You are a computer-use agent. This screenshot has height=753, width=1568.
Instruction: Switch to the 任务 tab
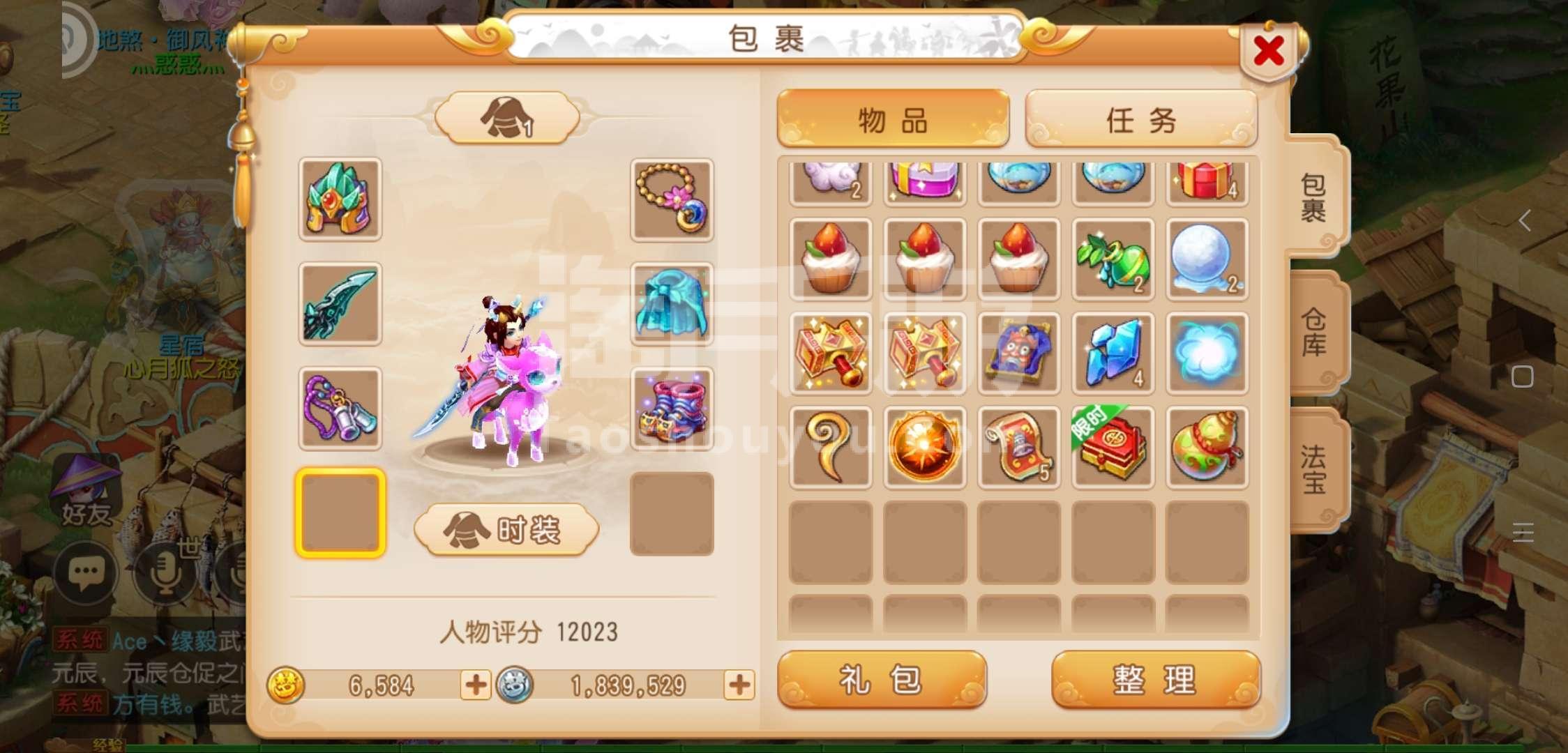(x=1141, y=119)
